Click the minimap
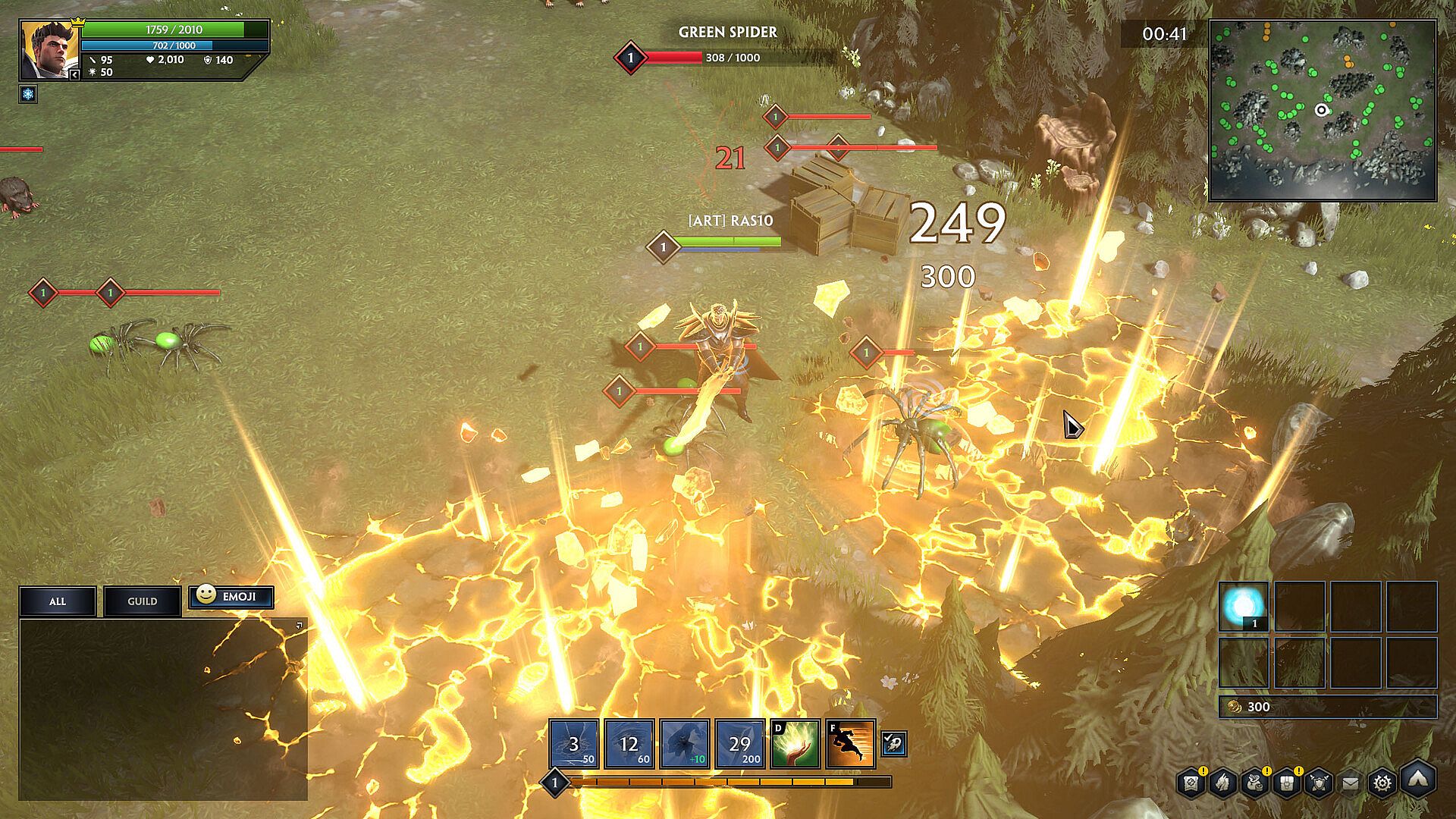Viewport: 1456px width, 819px height. click(1322, 111)
